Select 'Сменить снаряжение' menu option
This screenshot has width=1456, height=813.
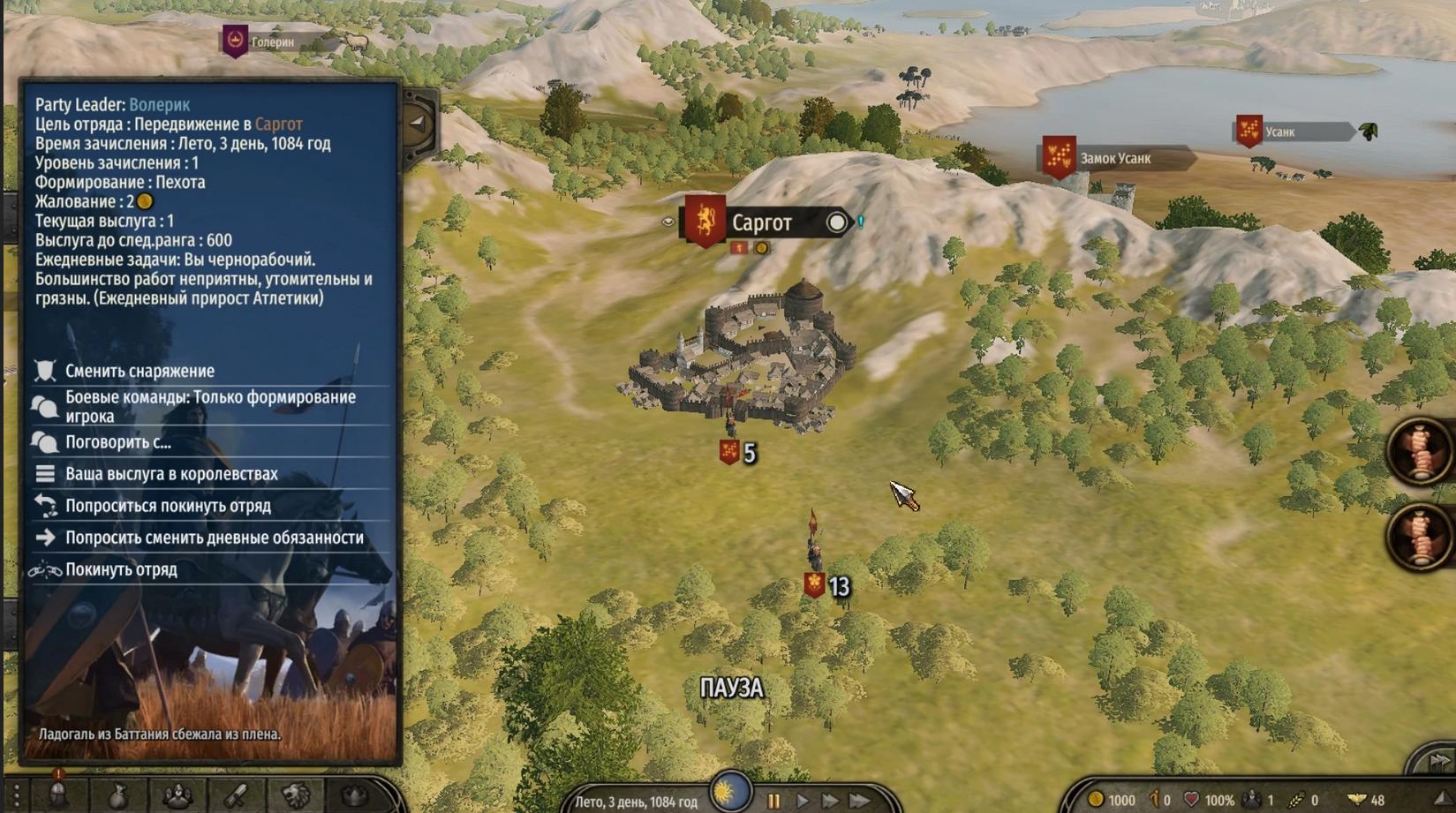click(140, 371)
